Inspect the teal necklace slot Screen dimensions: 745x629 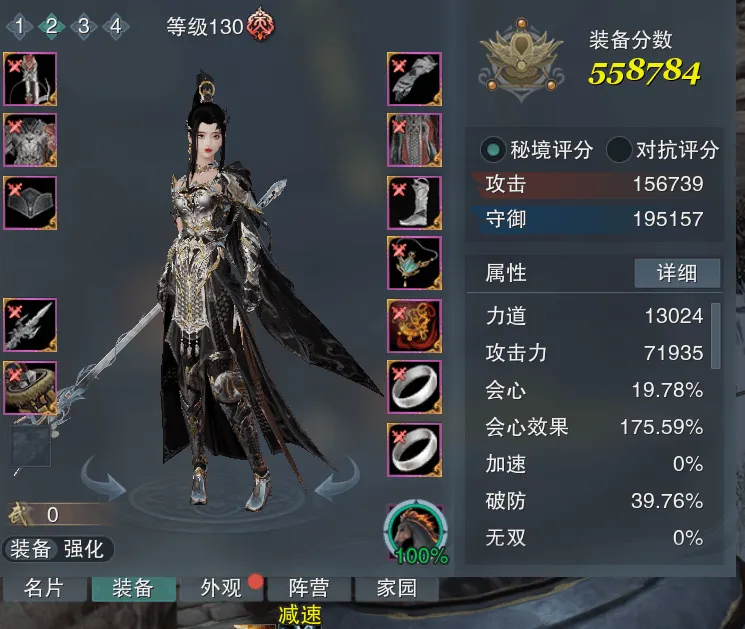pos(414,263)
